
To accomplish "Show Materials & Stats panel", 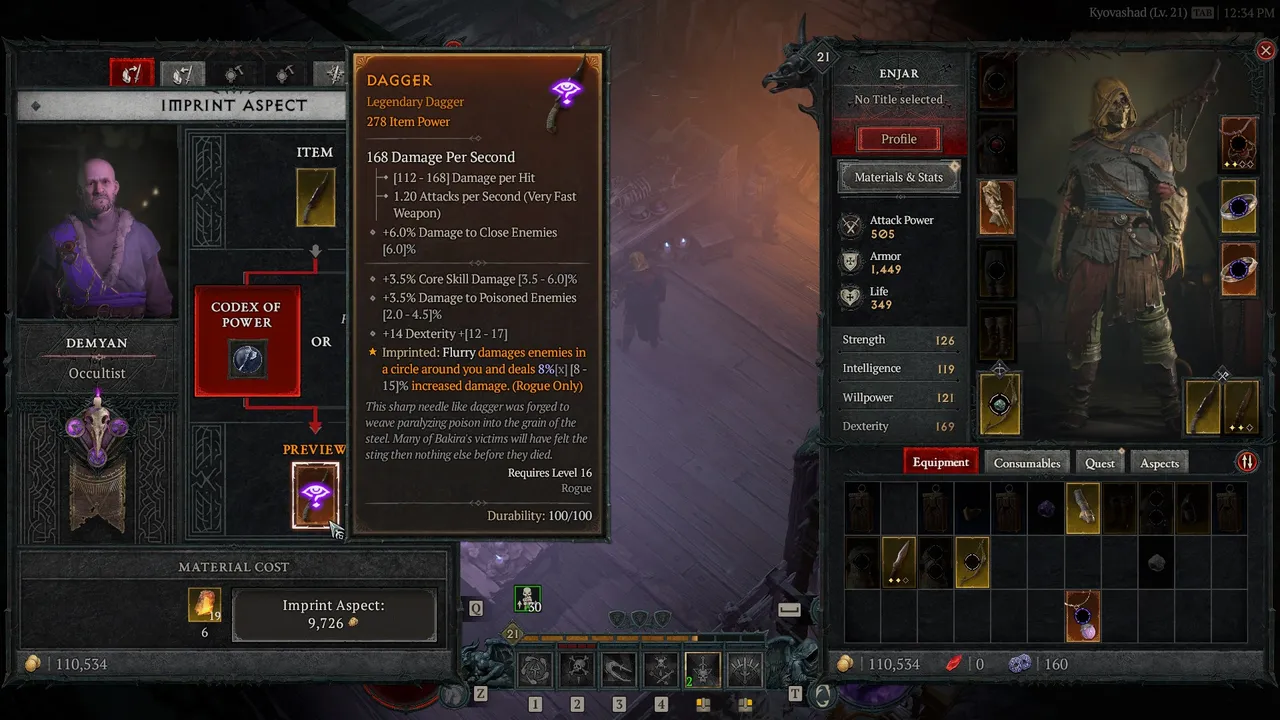I will (x=898, y=177).
